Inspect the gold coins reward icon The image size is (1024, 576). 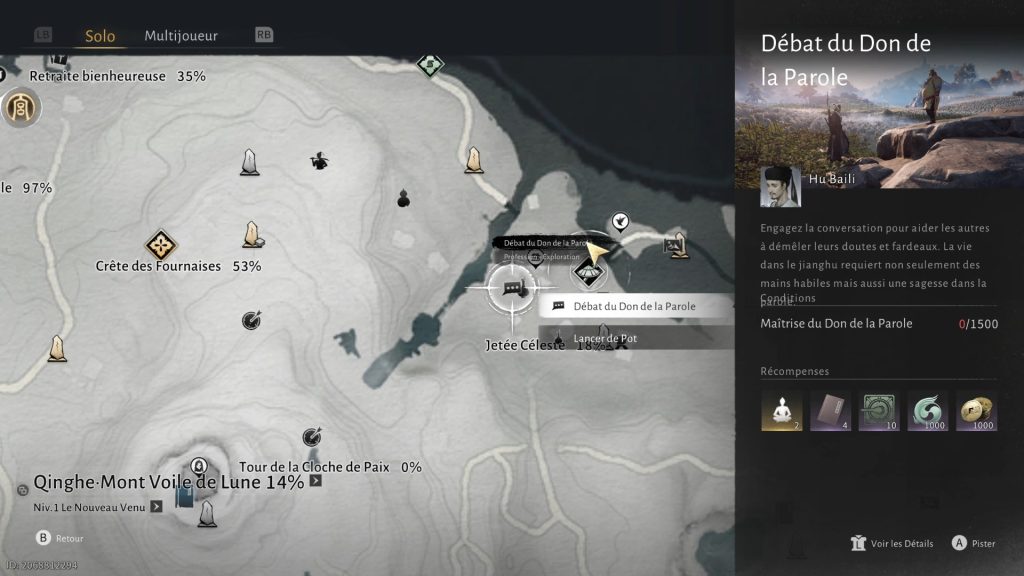pyautogui.click(x=977, y=411)
